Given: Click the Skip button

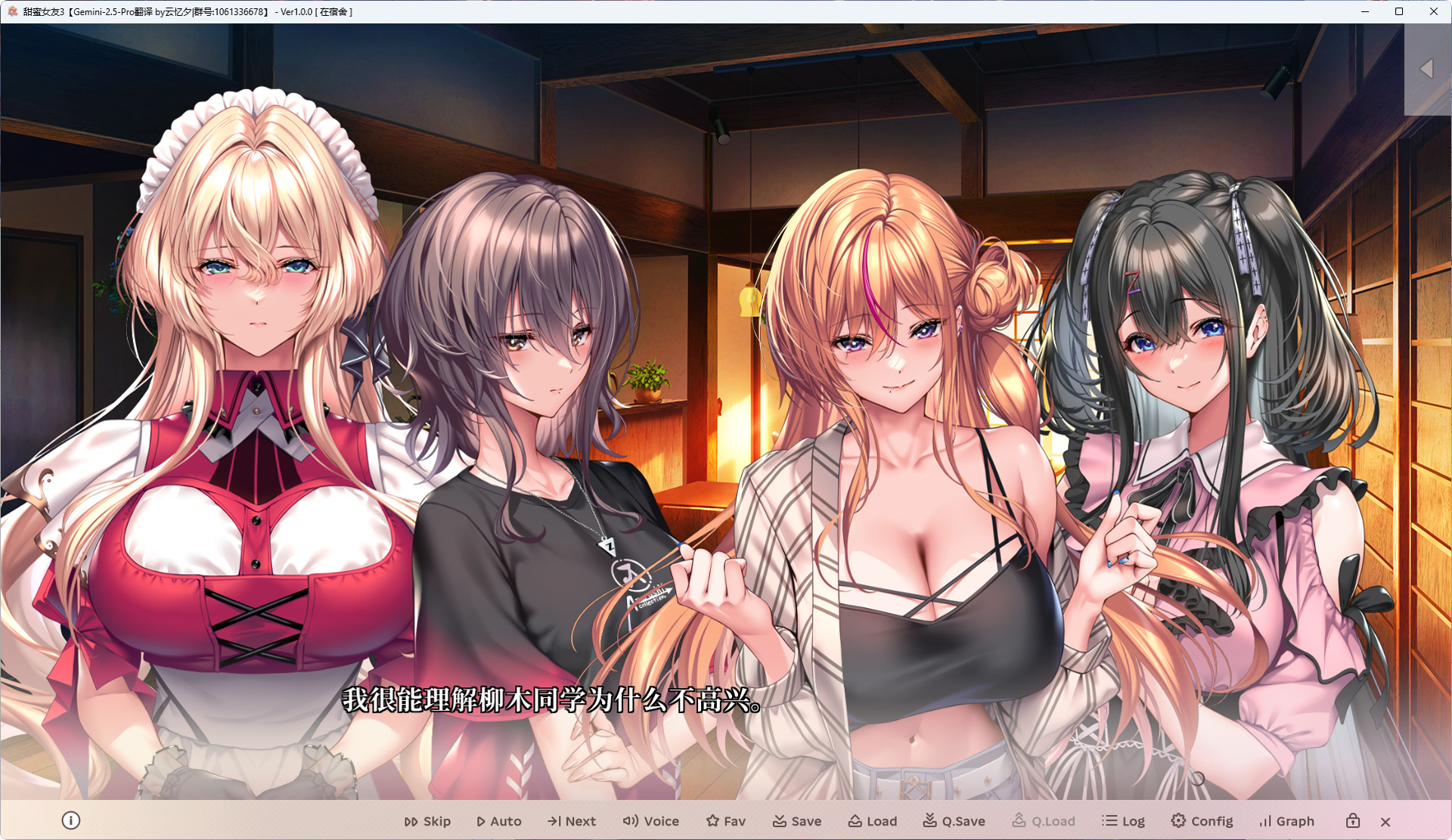Looking at the screenshot, I should pos(427,821).
